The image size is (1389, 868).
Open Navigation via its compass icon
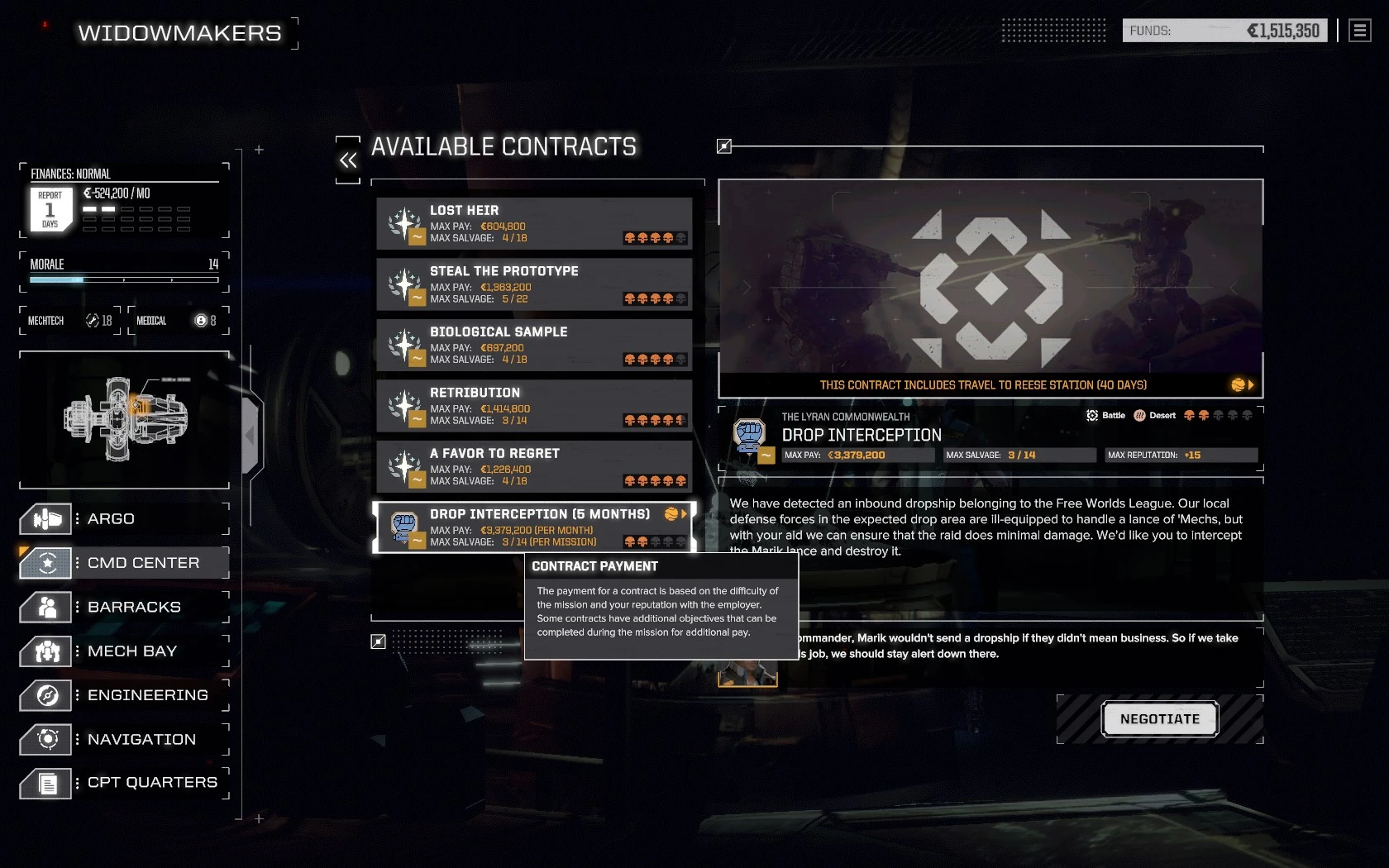point(45,739)
